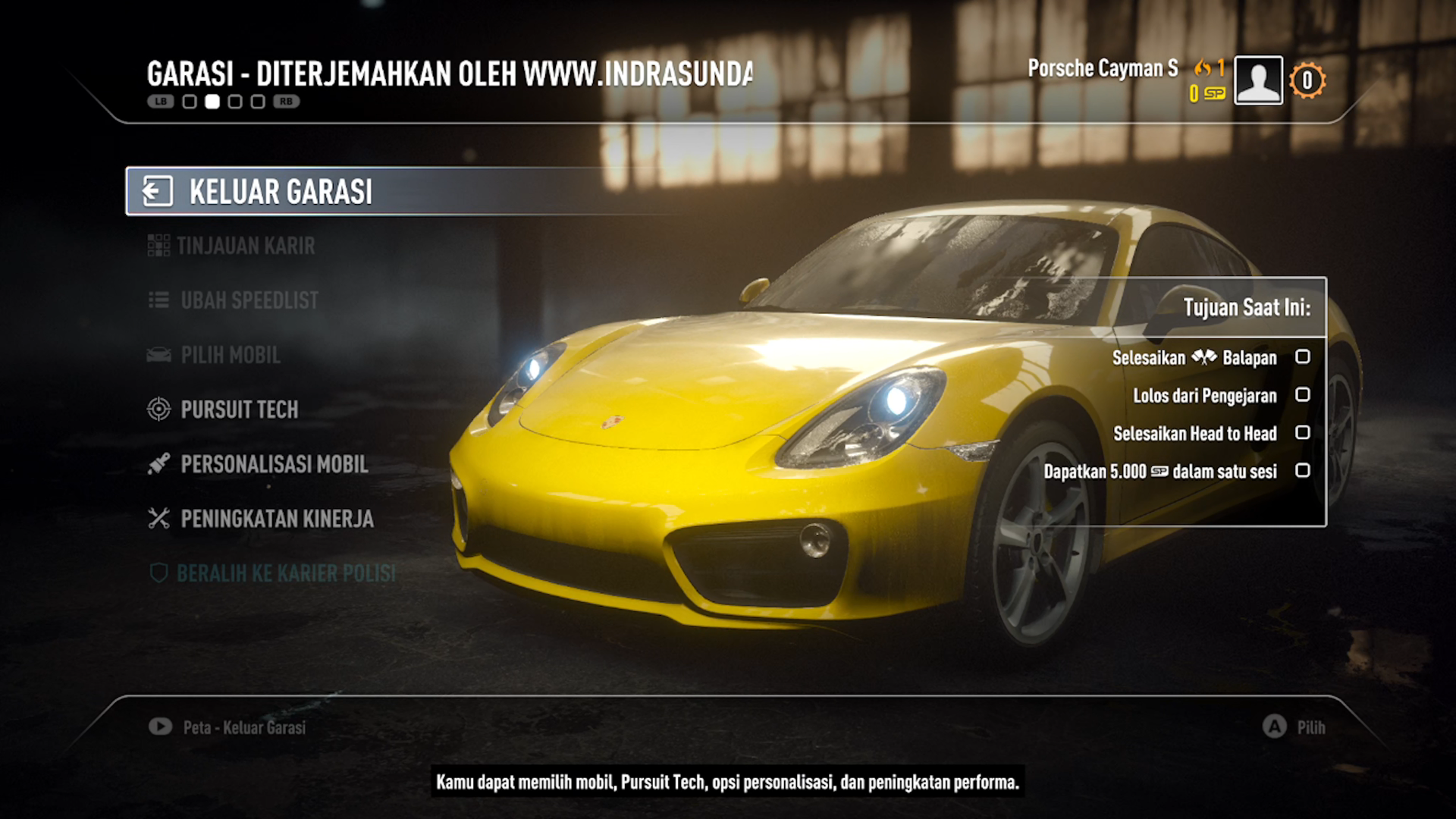Click the player profile avatar icon

[1258, 80]
